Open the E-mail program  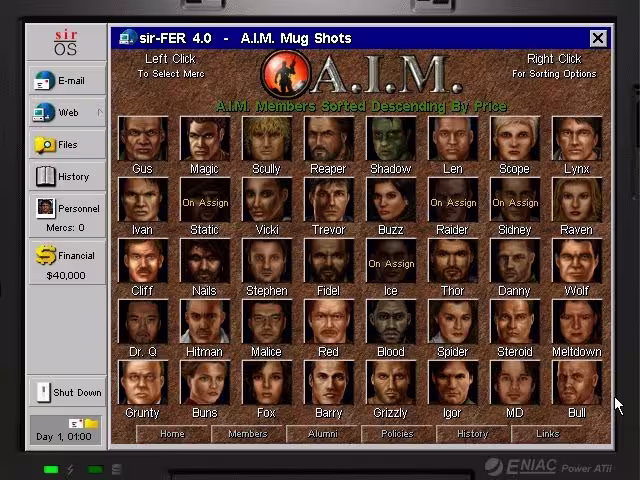[67, 81]
